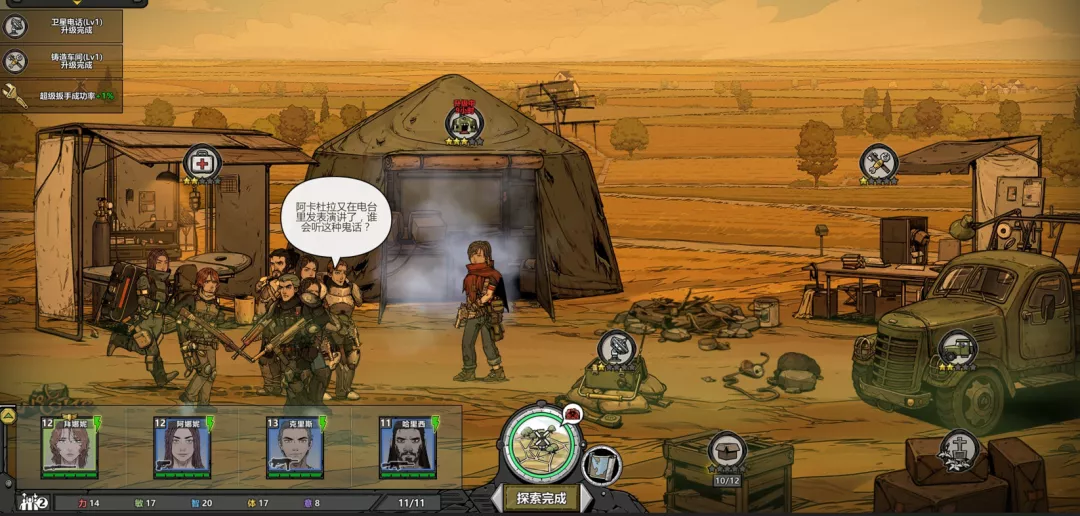Open the foundry workshop upgrade notification

(x=60, y=61)
